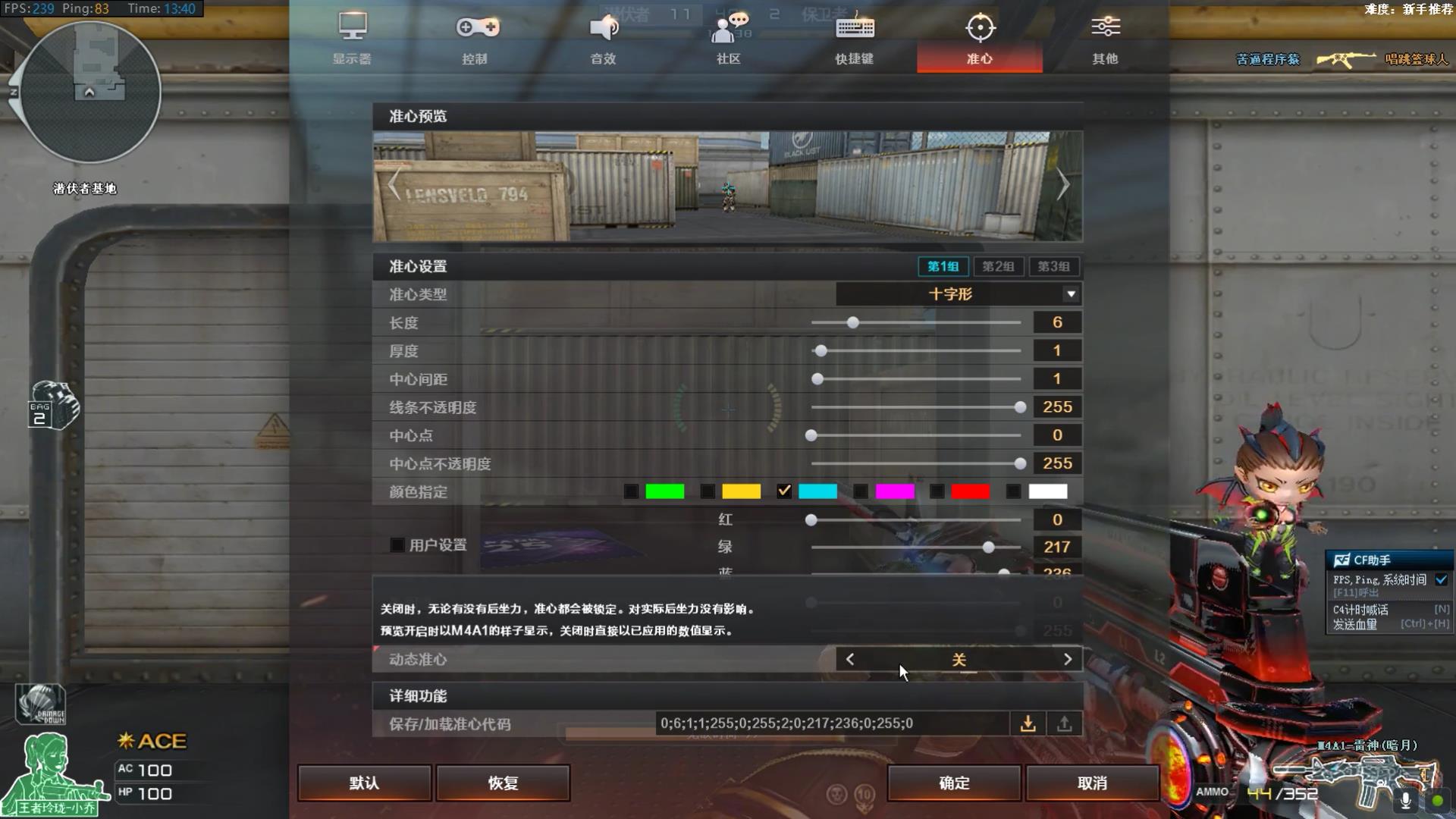This screenshot has width=1456, height=819.
Task: Click right arrow to view next crosshair preview
Action: (x=1062, y=184)
